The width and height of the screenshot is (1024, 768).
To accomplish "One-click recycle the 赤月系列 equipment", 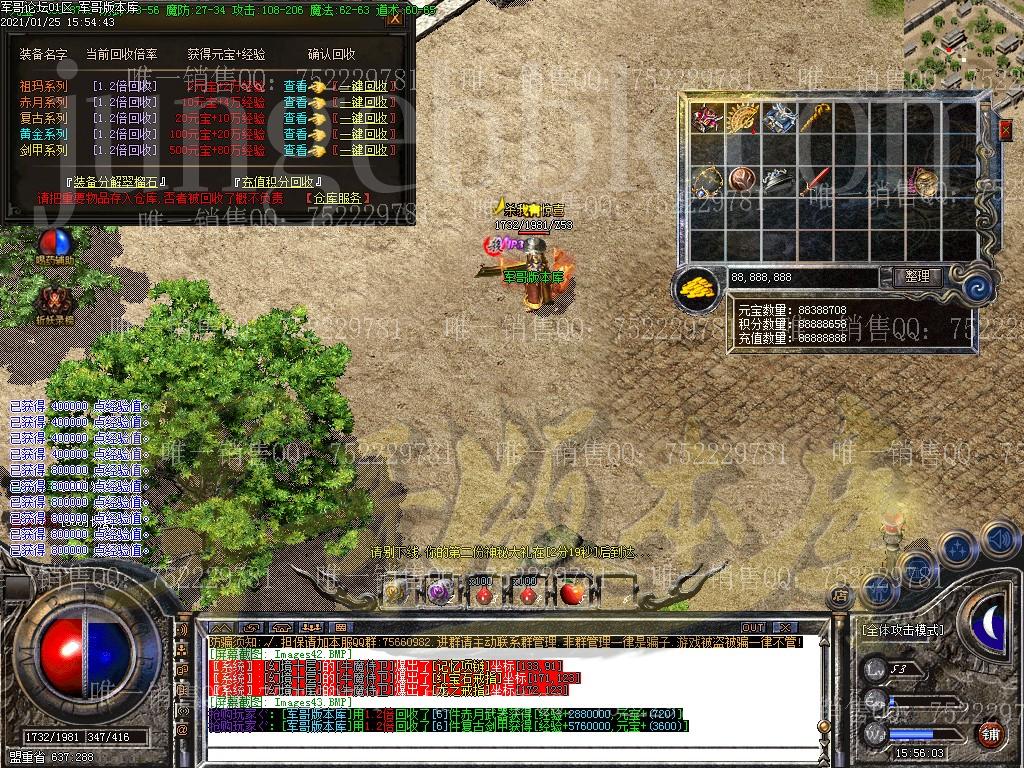I will pos(362,103).
